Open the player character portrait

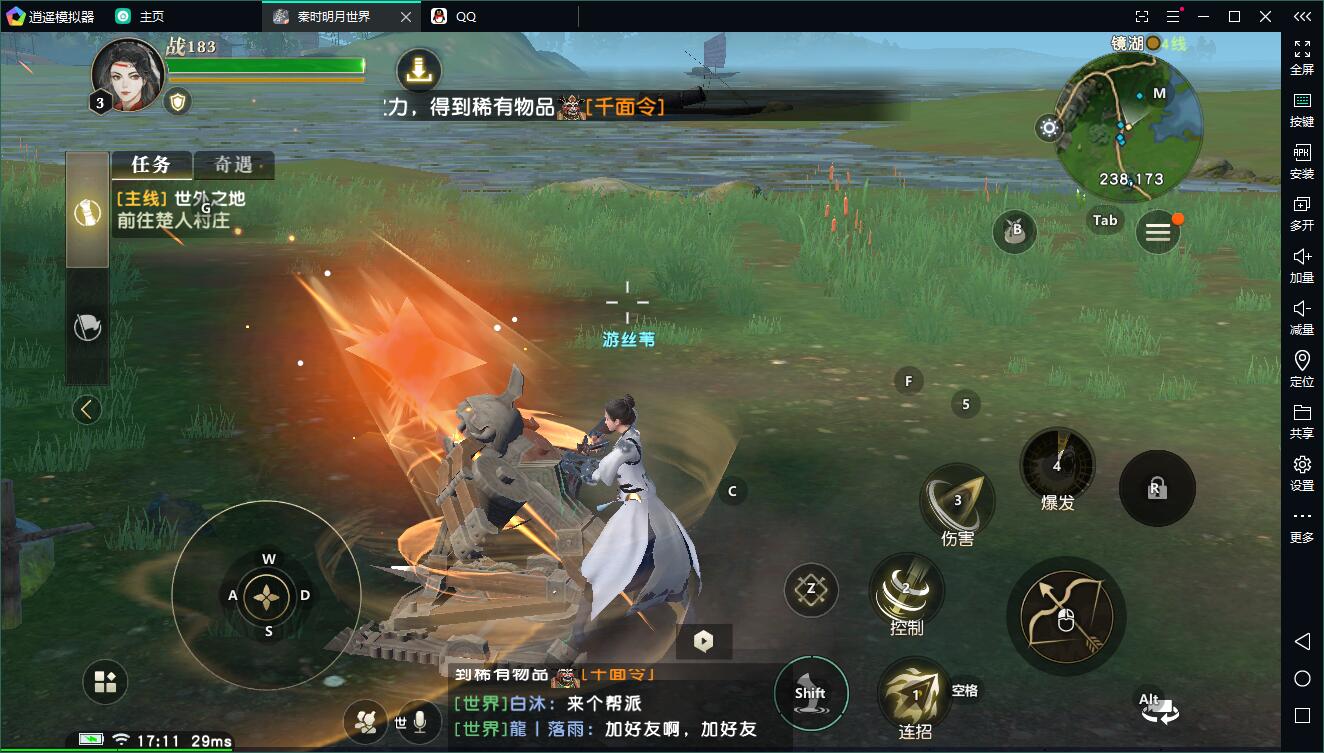pos(128,75)
